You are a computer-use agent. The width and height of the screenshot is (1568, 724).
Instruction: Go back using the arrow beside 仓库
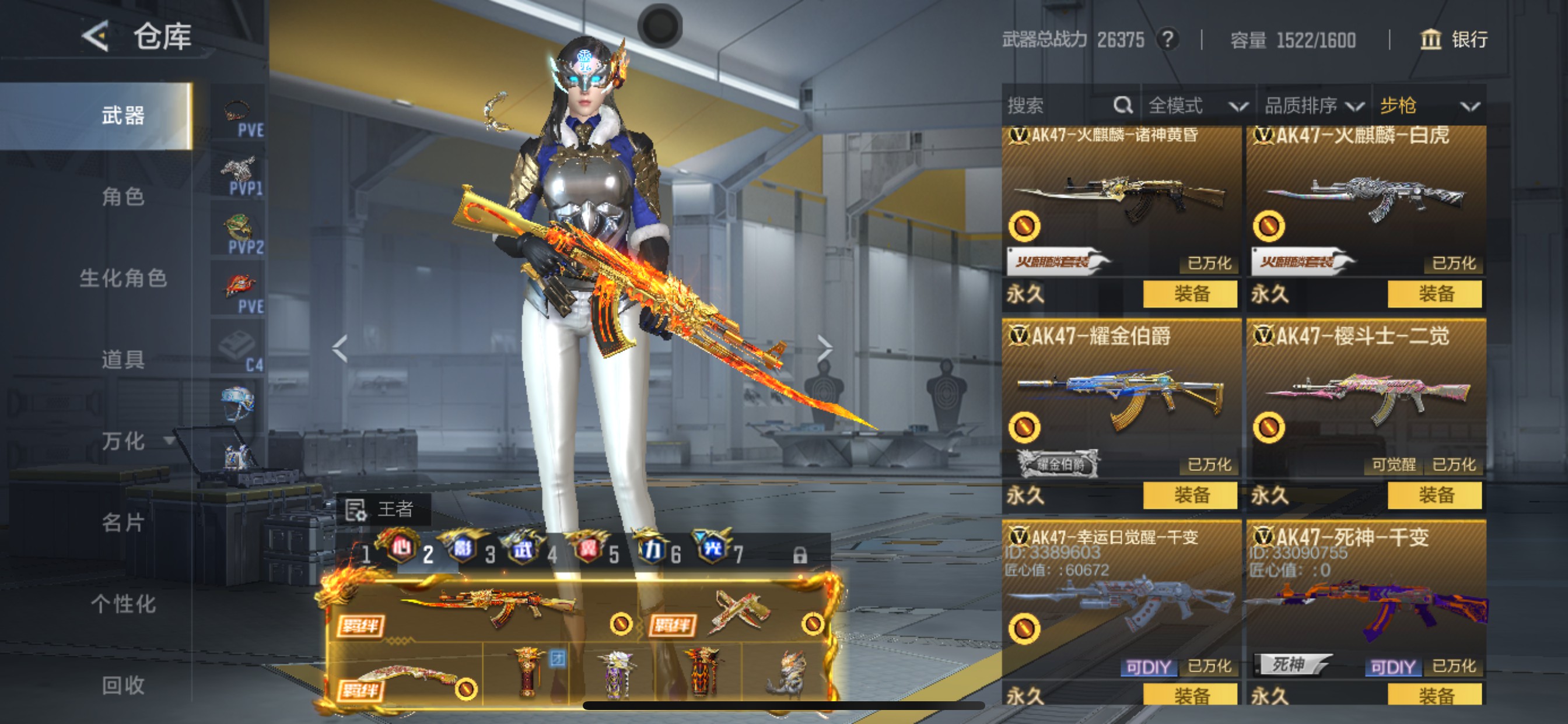pos(96,37)
